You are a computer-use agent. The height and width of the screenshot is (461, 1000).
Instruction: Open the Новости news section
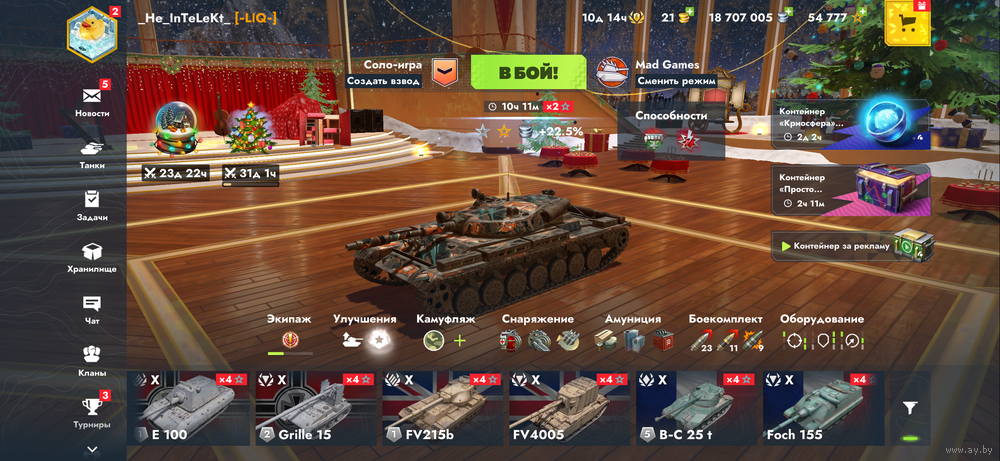92,100
